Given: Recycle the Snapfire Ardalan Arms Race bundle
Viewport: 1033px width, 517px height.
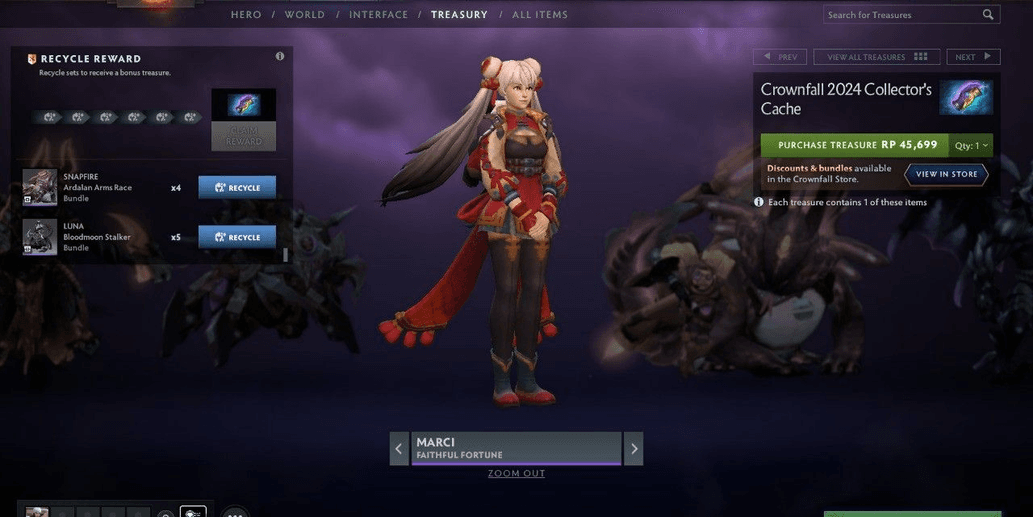Looking at the screenshot, I should [237, 187].
